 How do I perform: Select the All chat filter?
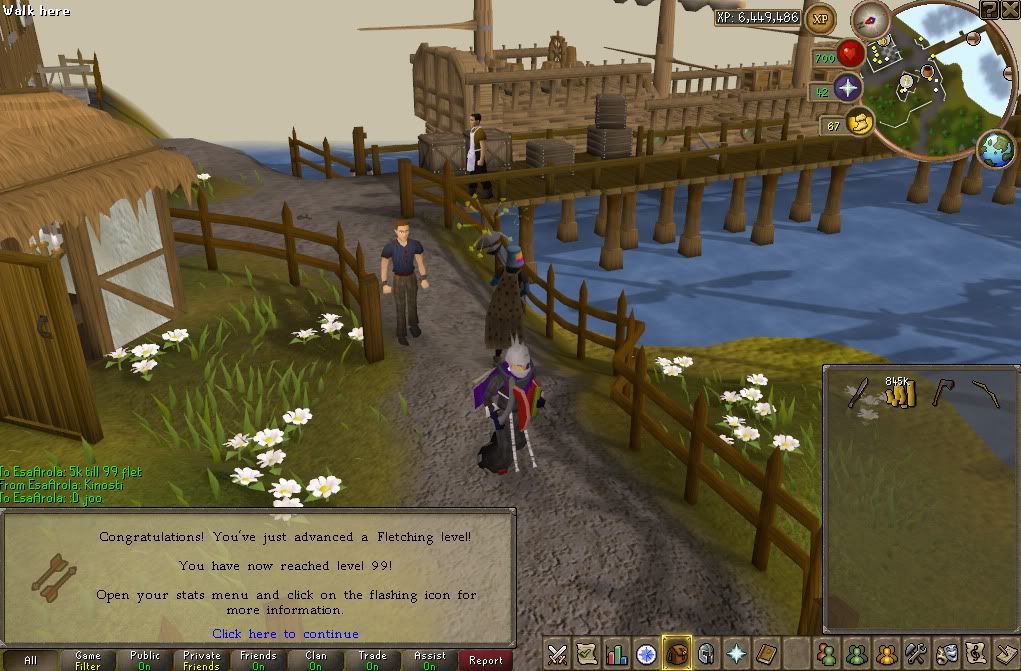[30, 660]
